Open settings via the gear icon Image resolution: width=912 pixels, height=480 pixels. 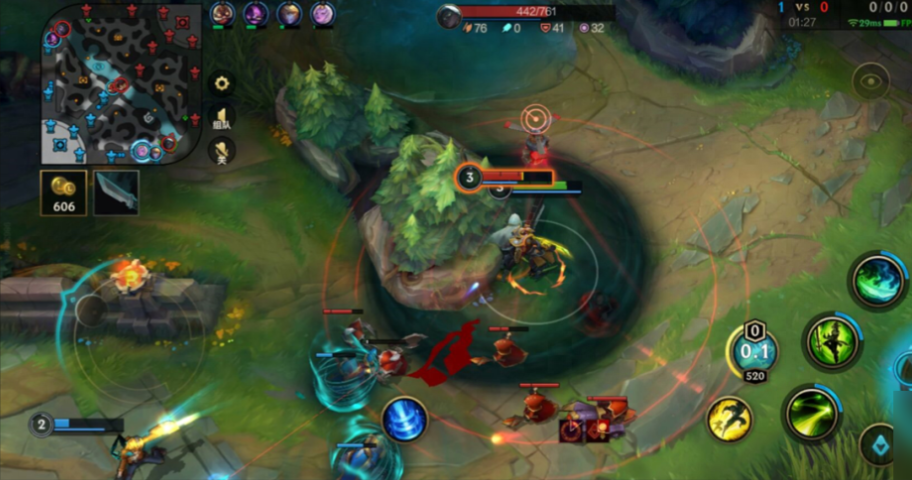222,83
